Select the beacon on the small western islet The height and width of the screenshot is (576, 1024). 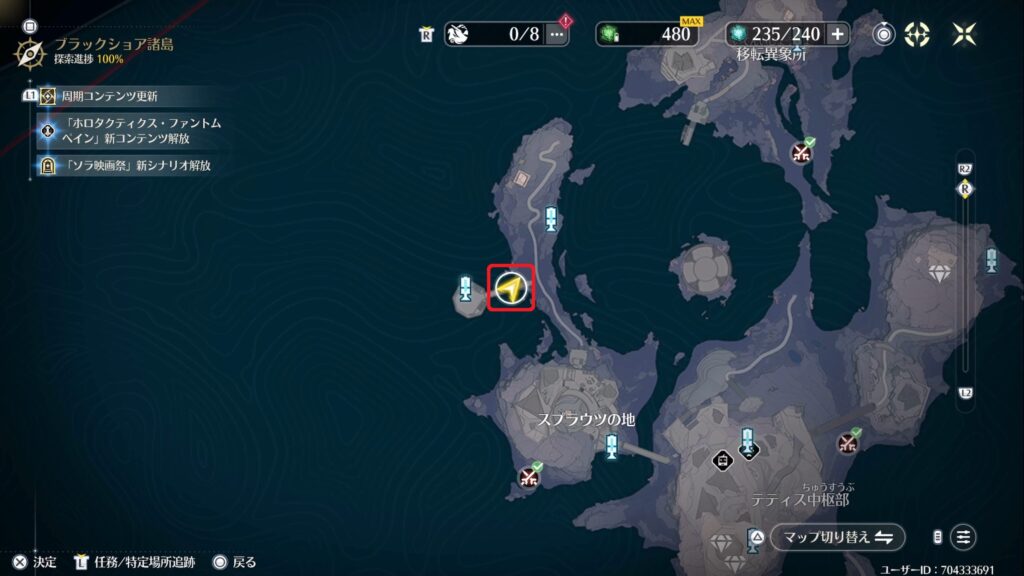click(x=465, y=289)
